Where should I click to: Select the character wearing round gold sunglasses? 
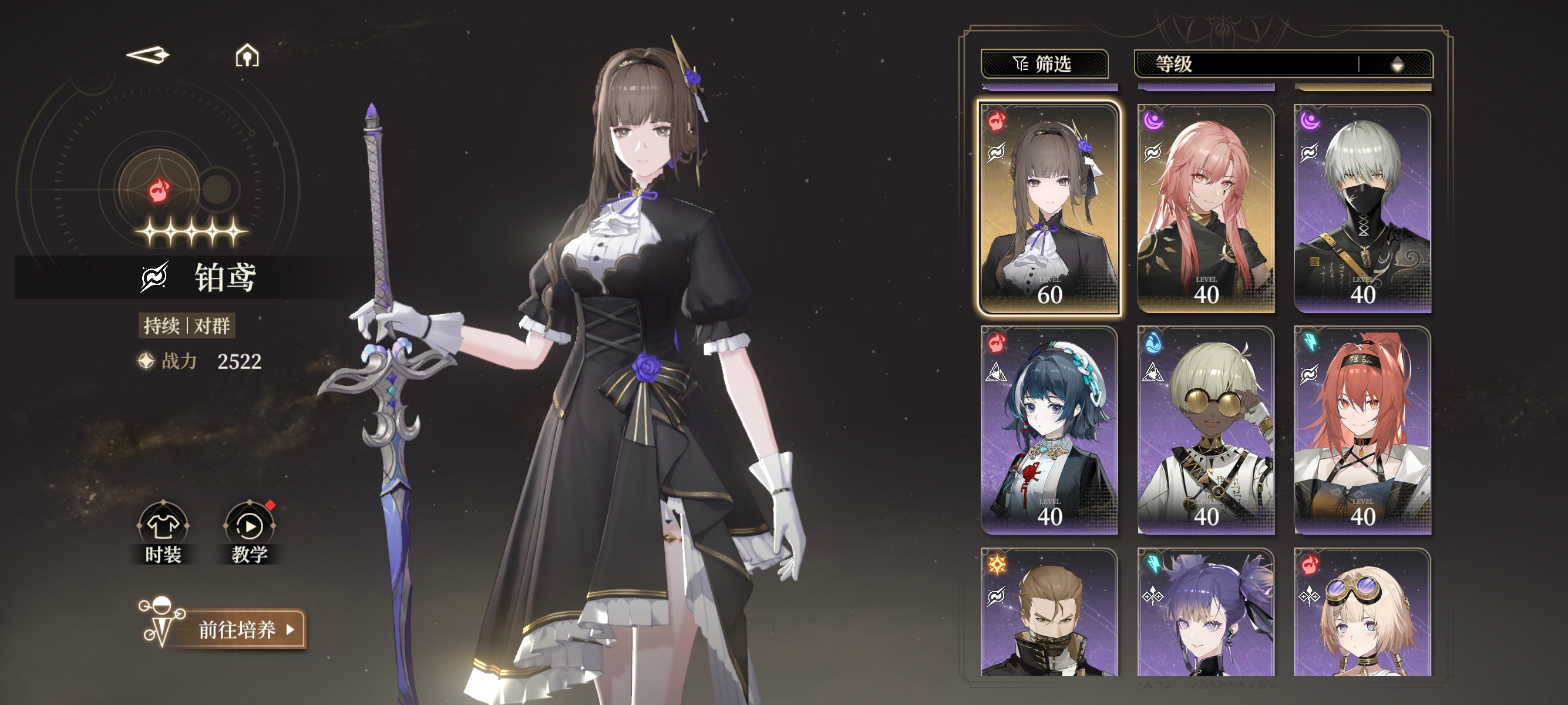[x=1206, y=430]
